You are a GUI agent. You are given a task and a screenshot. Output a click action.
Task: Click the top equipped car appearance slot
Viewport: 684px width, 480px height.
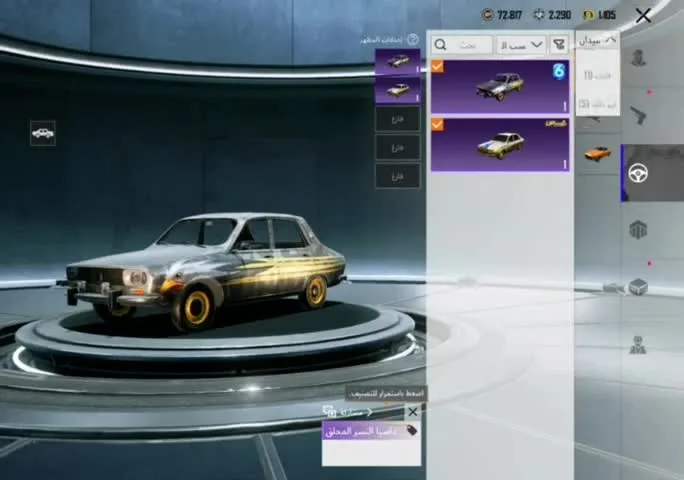(x=397, y=61)
